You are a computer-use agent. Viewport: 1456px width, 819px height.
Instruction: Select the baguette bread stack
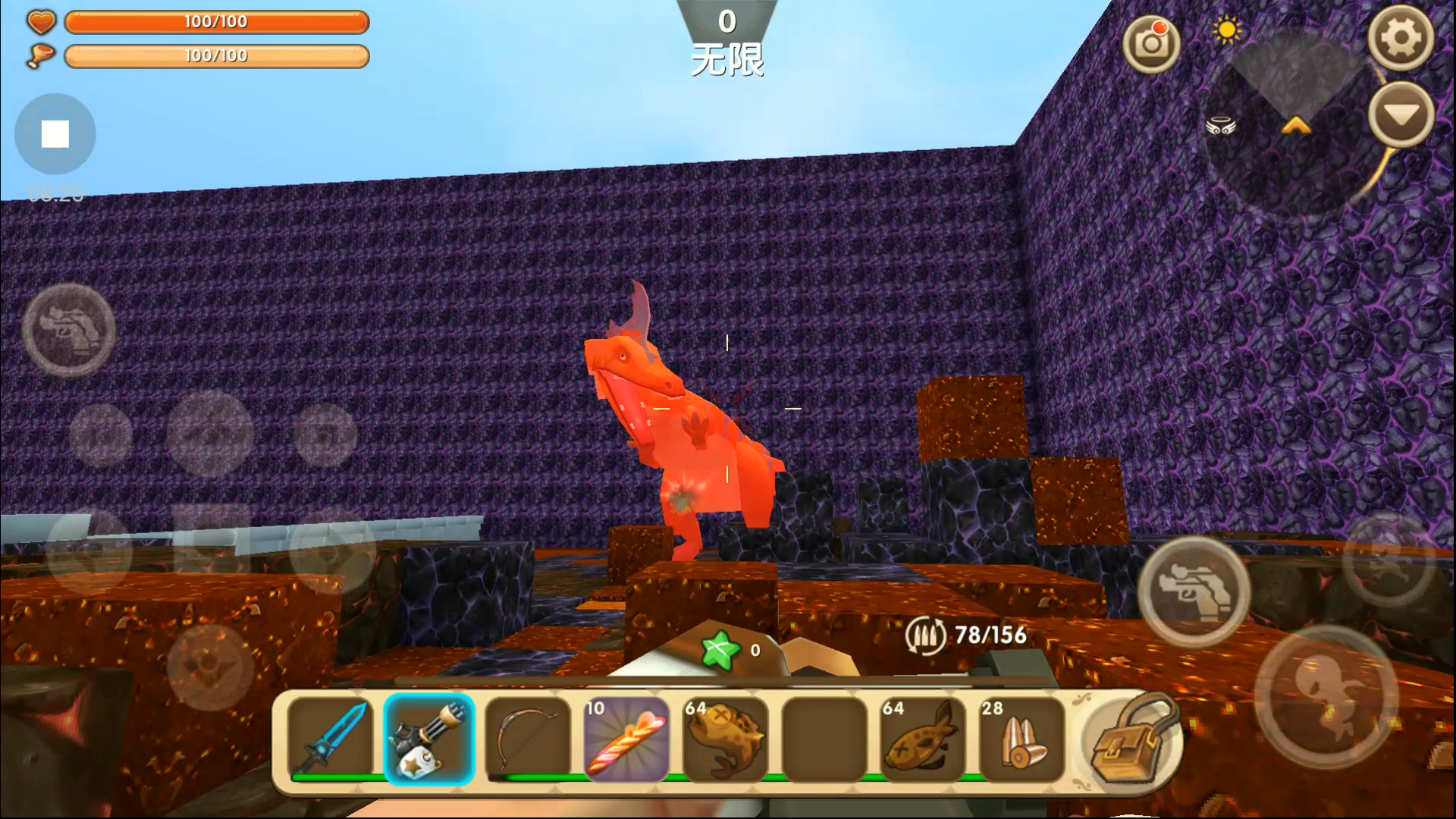click(x=626, y=739)
